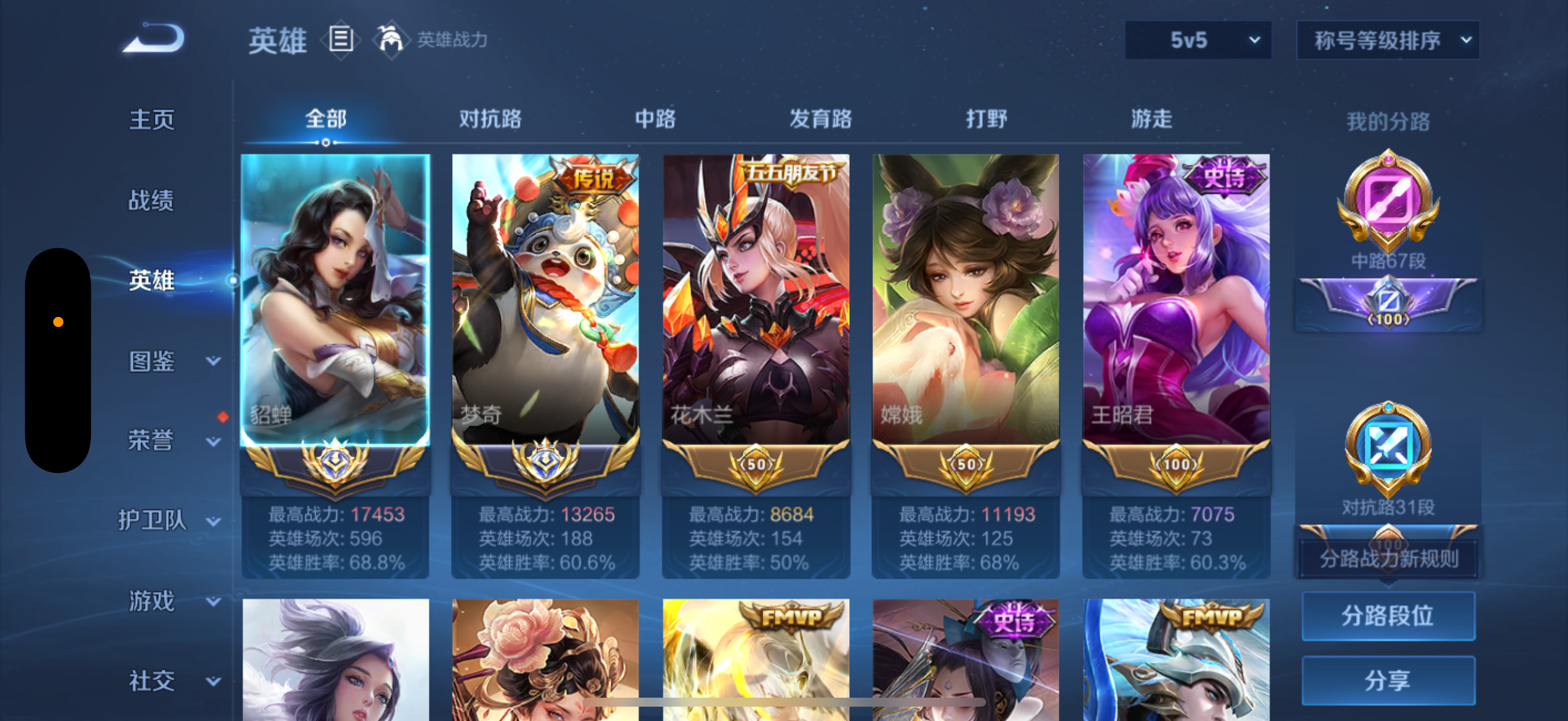1568x721 pixels.
Task: Click the 英雄战力 helmet icon
Action: click(x=391, y=38)
